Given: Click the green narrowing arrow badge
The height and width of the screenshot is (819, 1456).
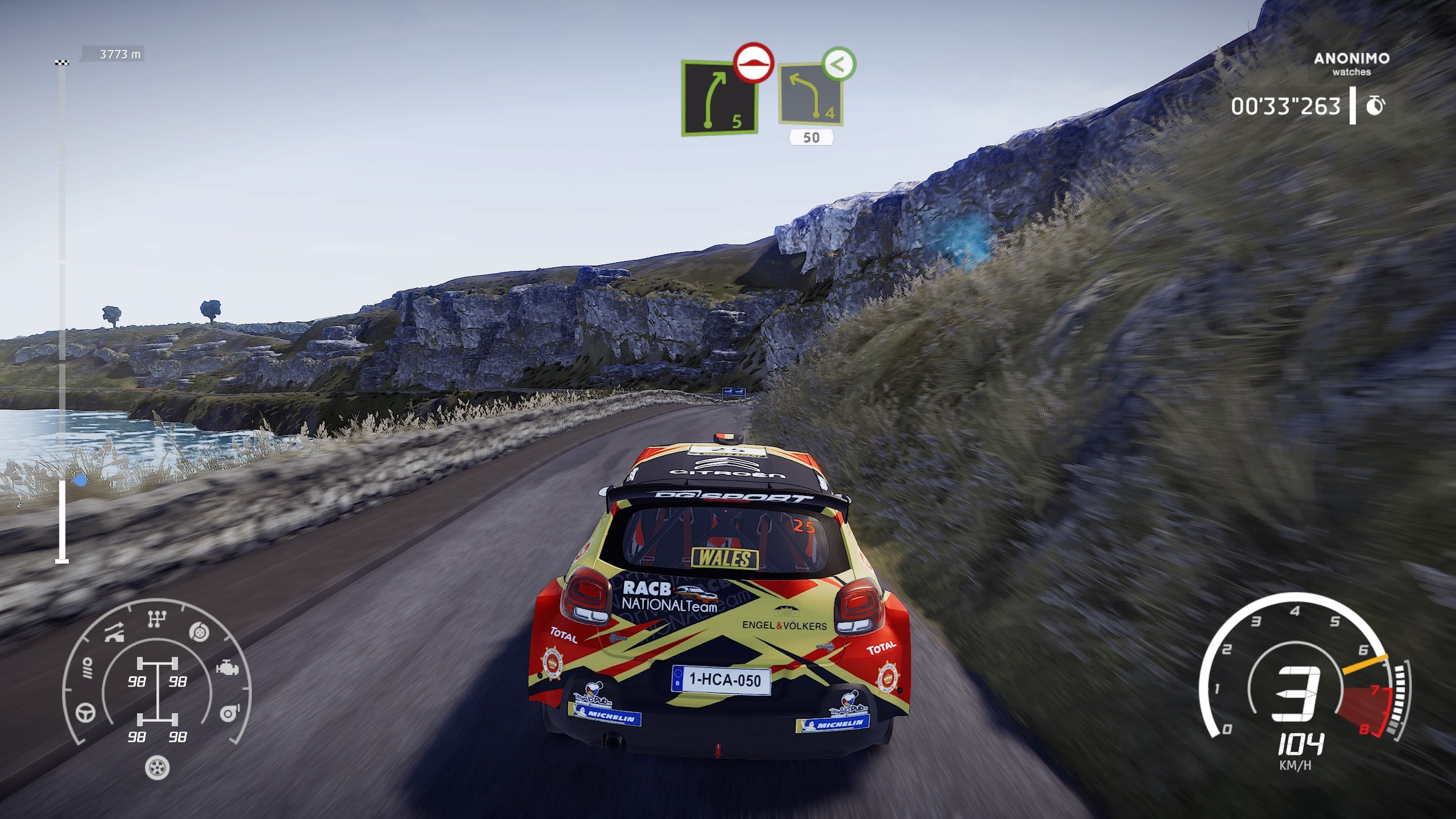Looking at the screenshot, I should [839, 64].
